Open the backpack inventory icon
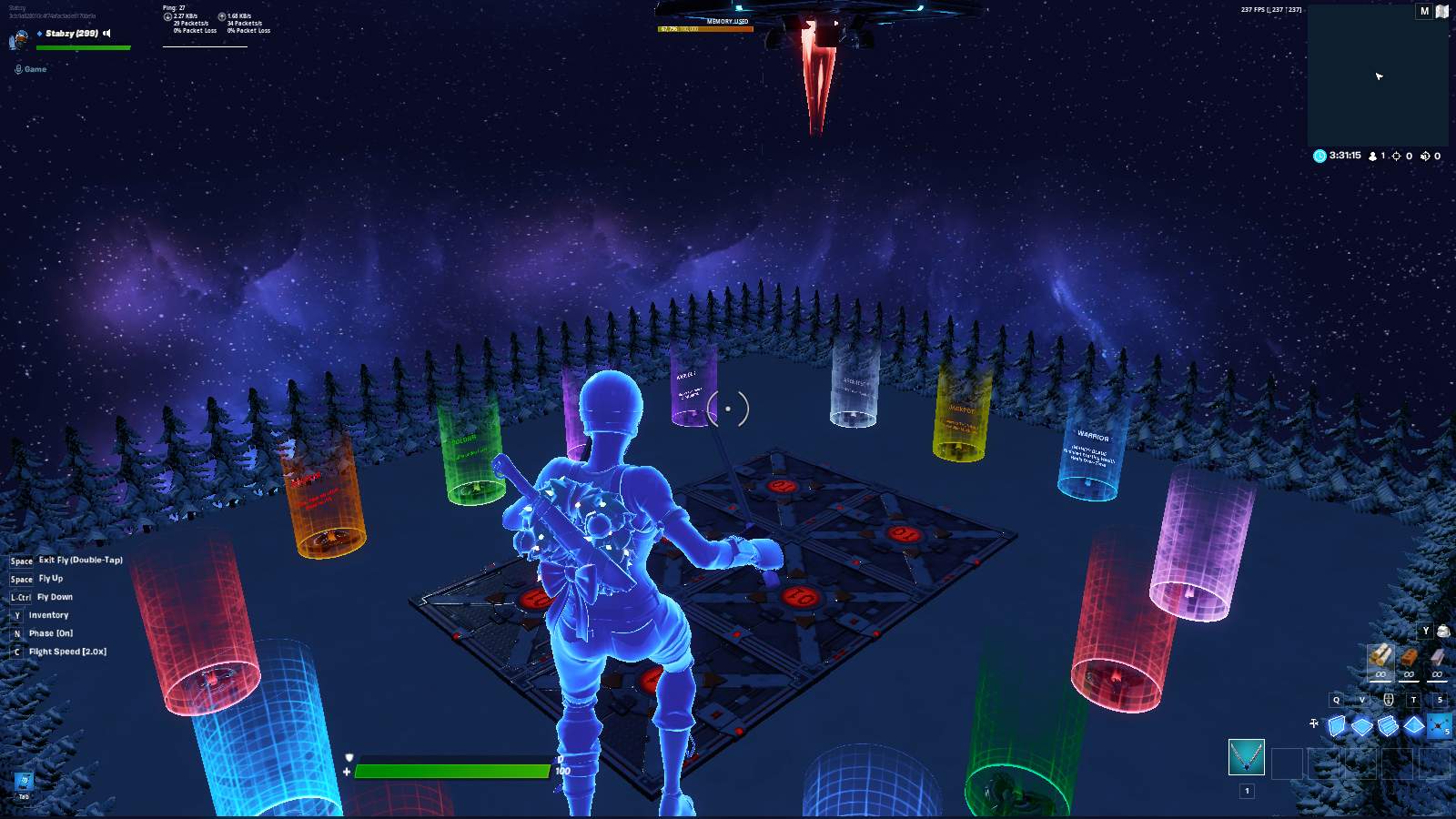Screen dimensions: 1456x819 (1442, 631)
